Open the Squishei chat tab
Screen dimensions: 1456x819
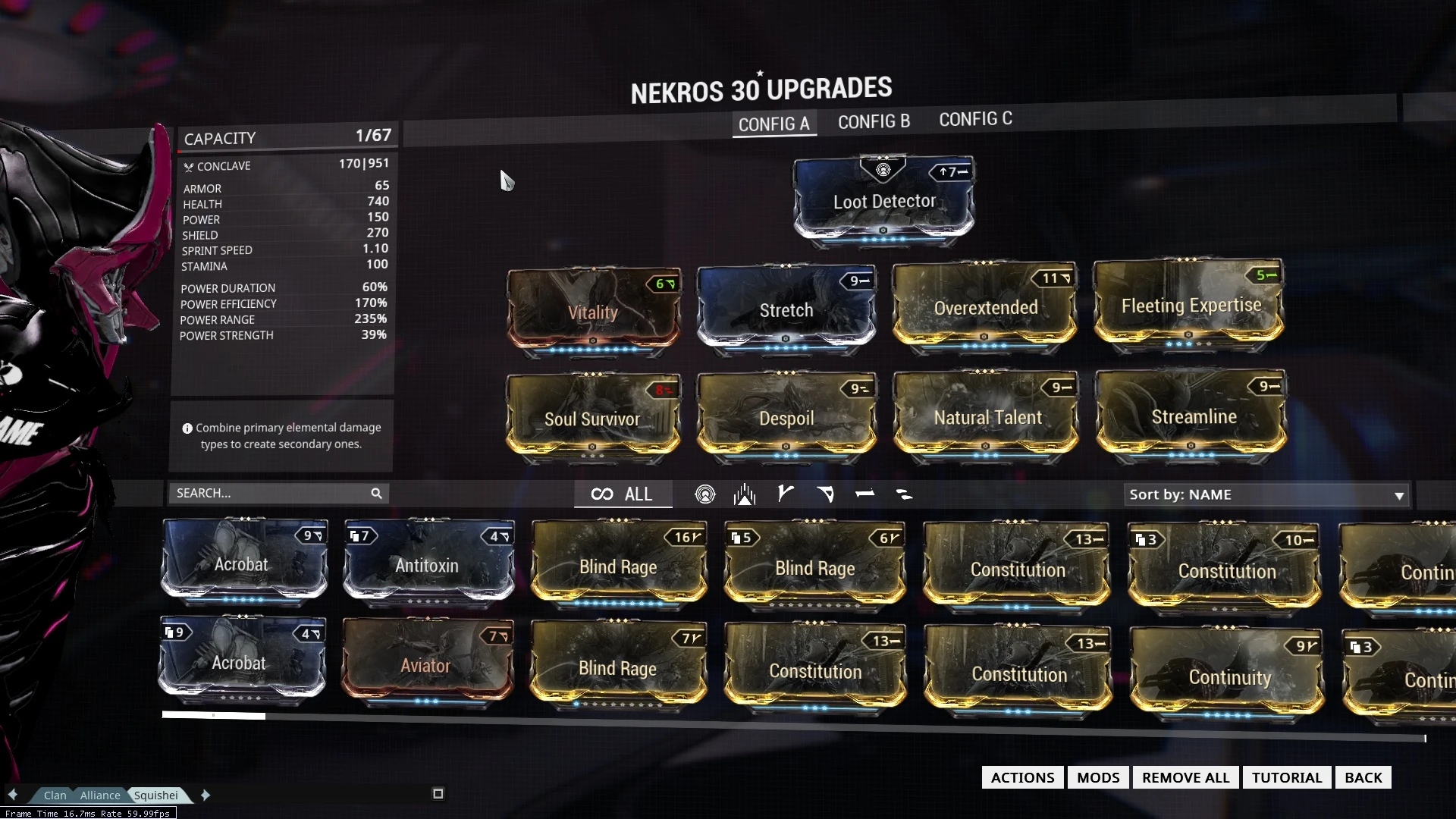coord(156,795)
